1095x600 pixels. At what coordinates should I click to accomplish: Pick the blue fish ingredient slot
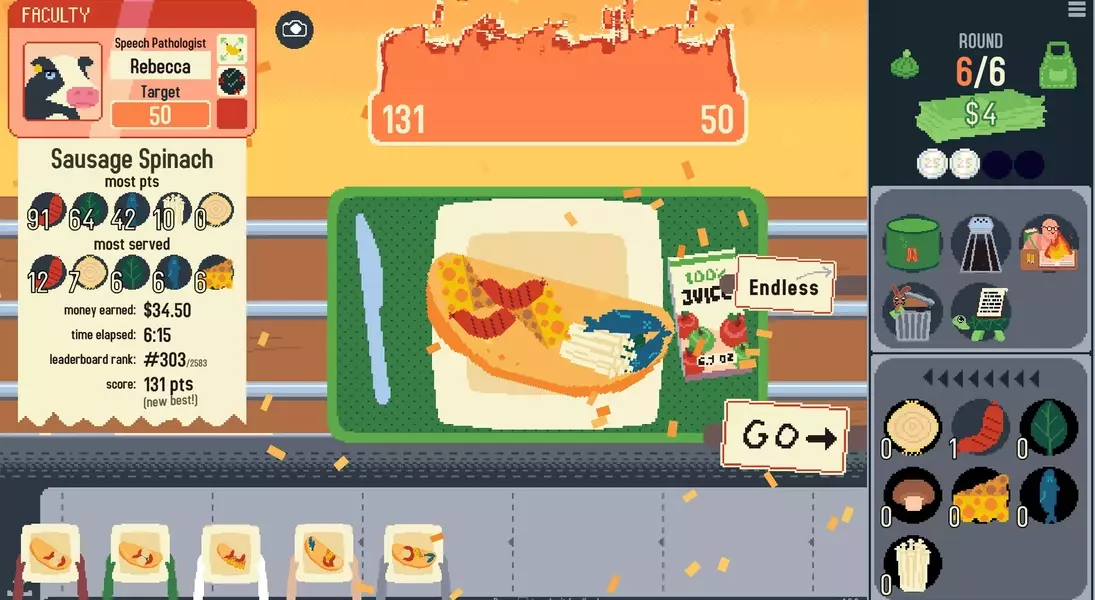[1048, 495]
